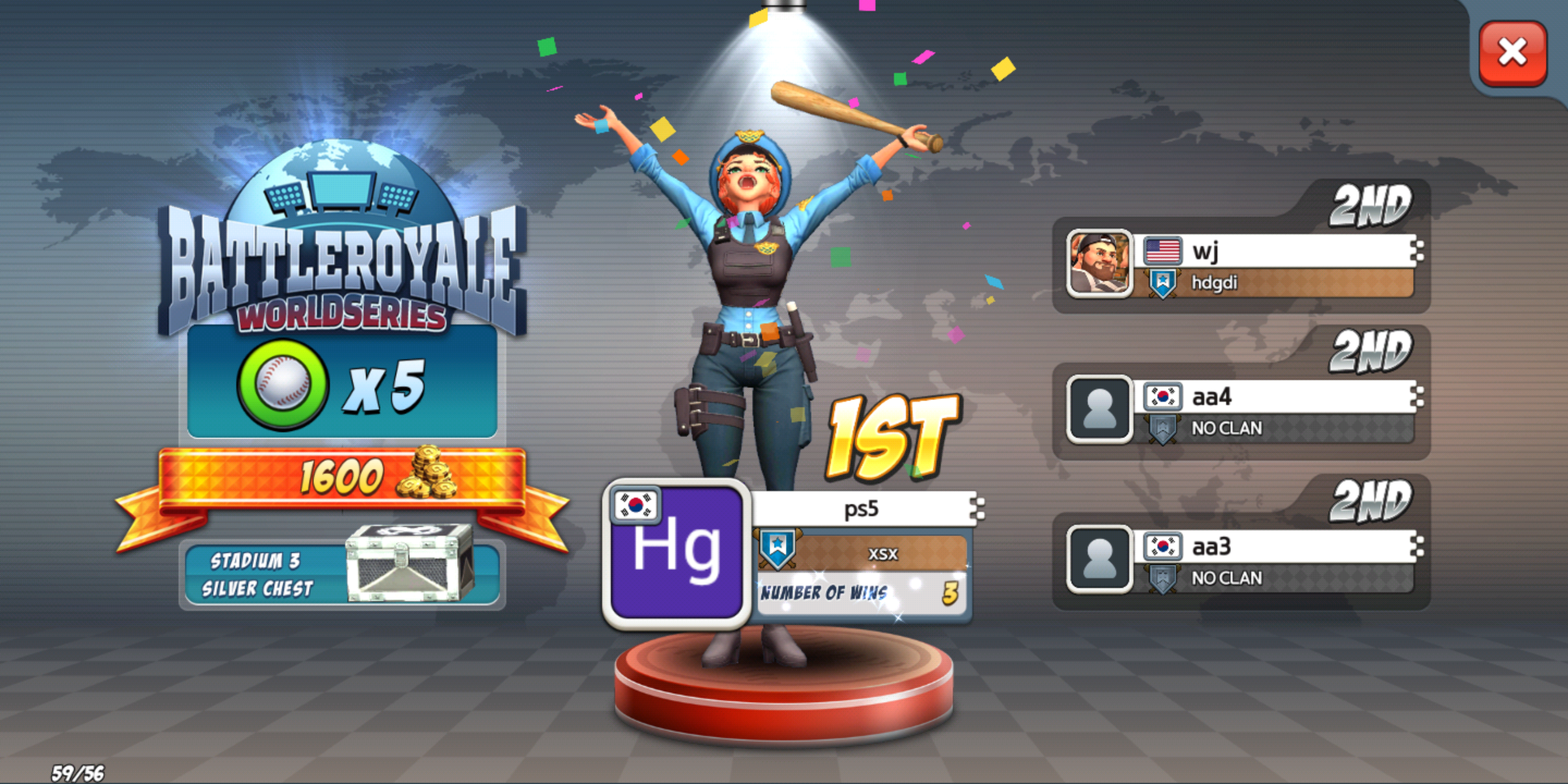Open the winner ps5's name plate
This screenshot has height=784, width=1568.
coord(862,509)
